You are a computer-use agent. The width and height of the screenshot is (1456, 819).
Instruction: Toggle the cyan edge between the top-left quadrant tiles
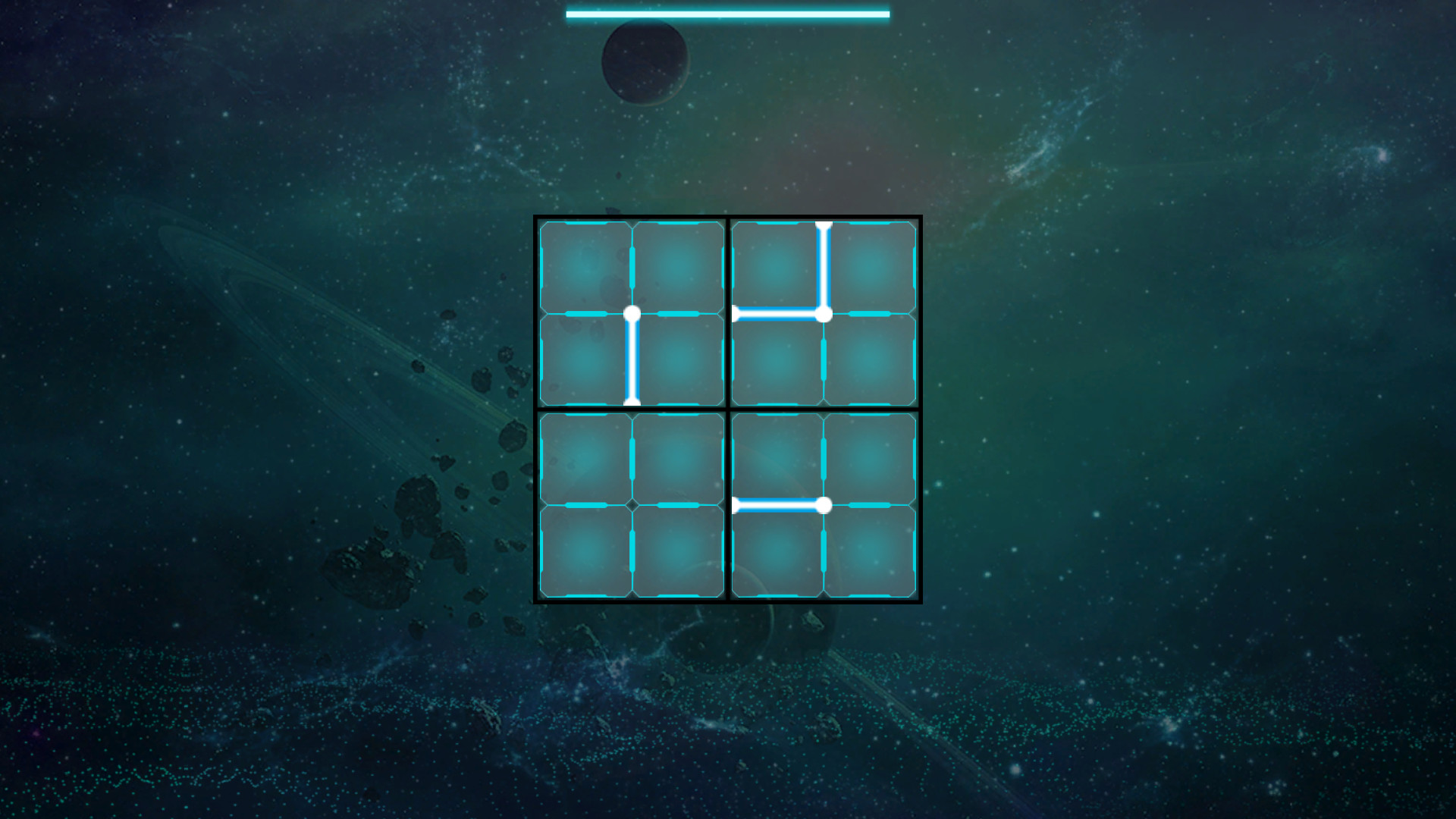tap(632, 265)
